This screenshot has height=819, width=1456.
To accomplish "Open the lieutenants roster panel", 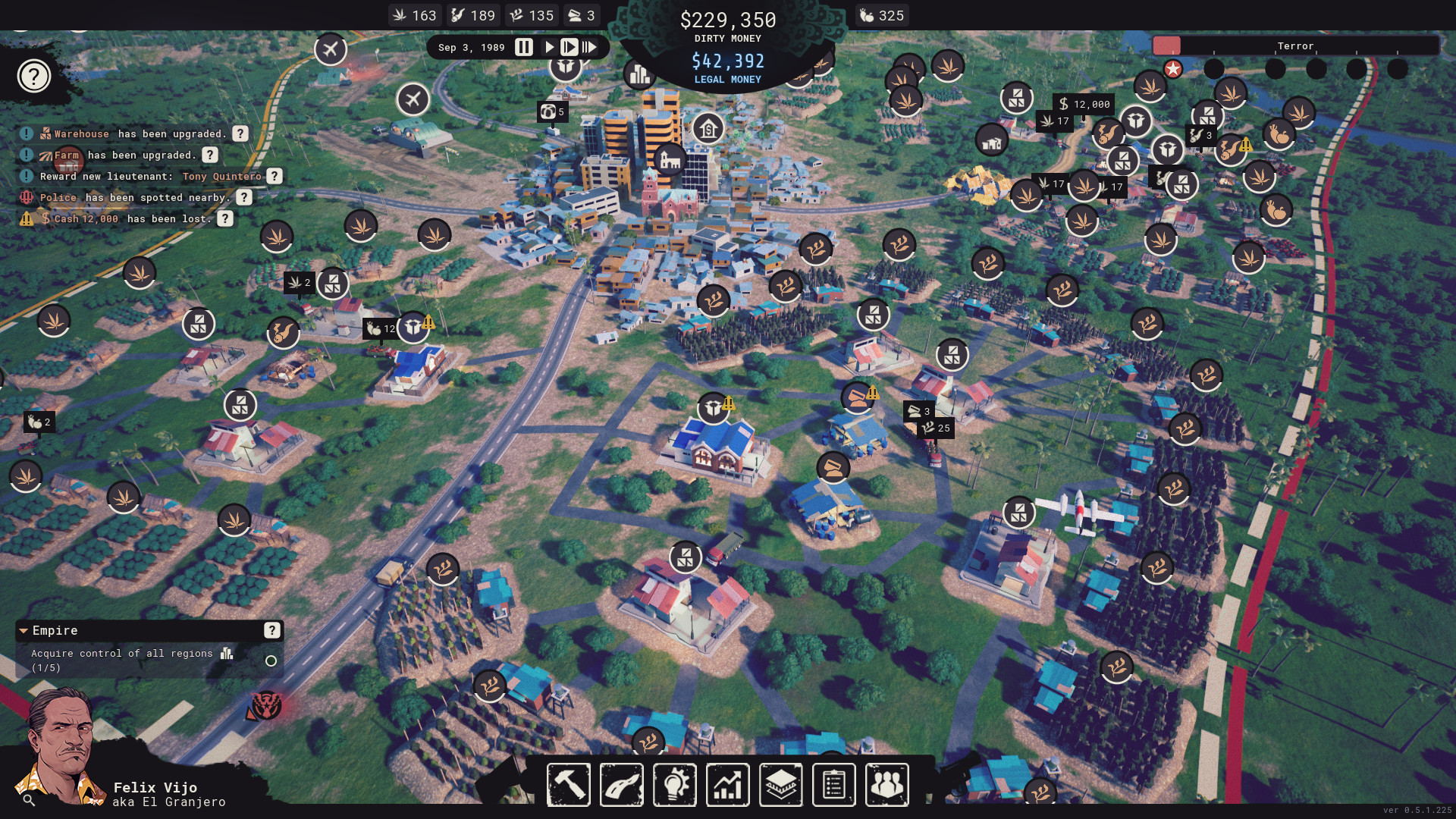I will (x=887, y=785).
